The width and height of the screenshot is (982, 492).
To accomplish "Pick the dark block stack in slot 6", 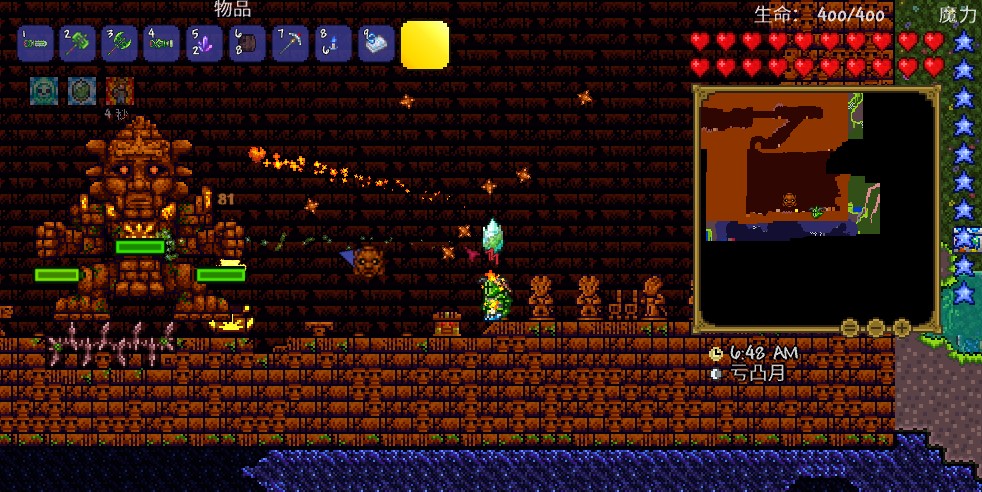I will (247, 45).
